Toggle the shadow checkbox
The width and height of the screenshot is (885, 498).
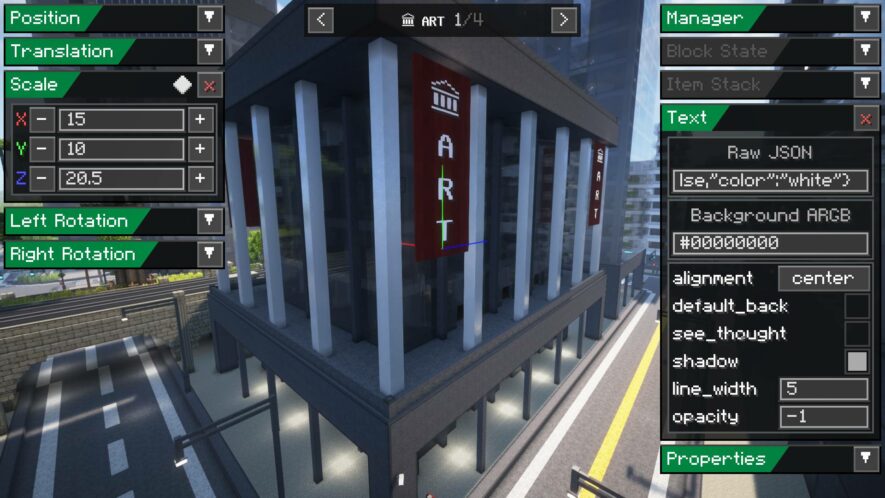pyautogui.click(x=857, y=361)
